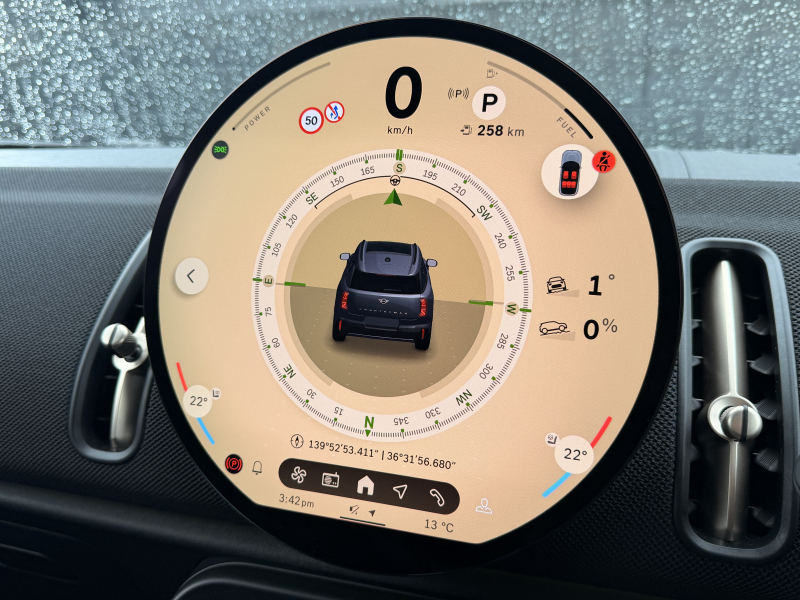The image size is (800, 600).
Task: Adjust the left 22° temperature control
Action: (199, 402)
